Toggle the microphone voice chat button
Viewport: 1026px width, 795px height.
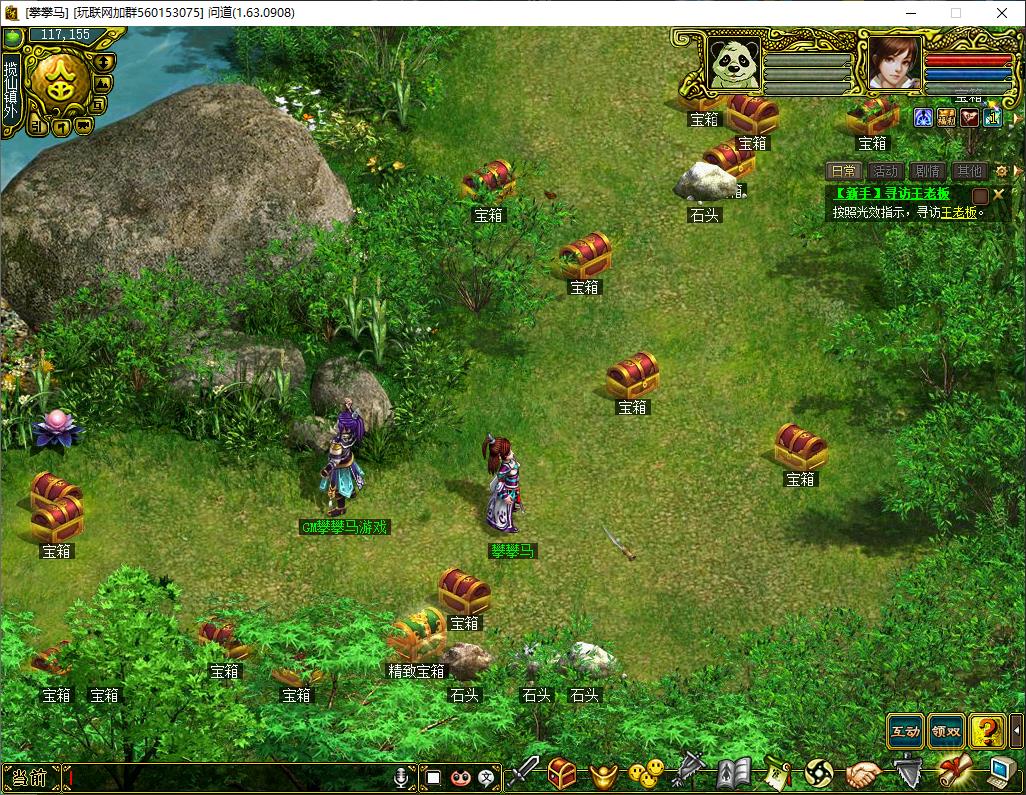(402, 776)
